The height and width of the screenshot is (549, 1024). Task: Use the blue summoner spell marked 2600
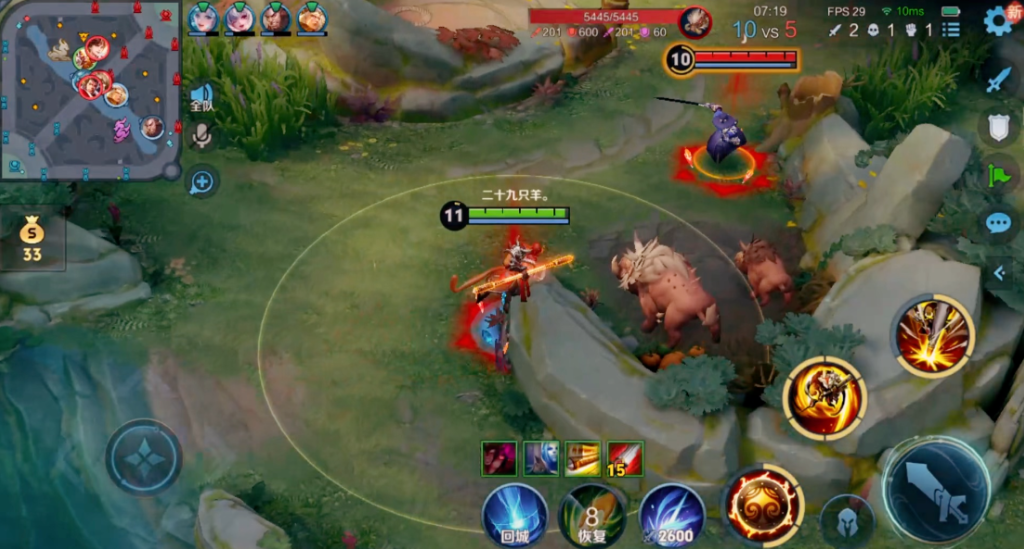671,516
